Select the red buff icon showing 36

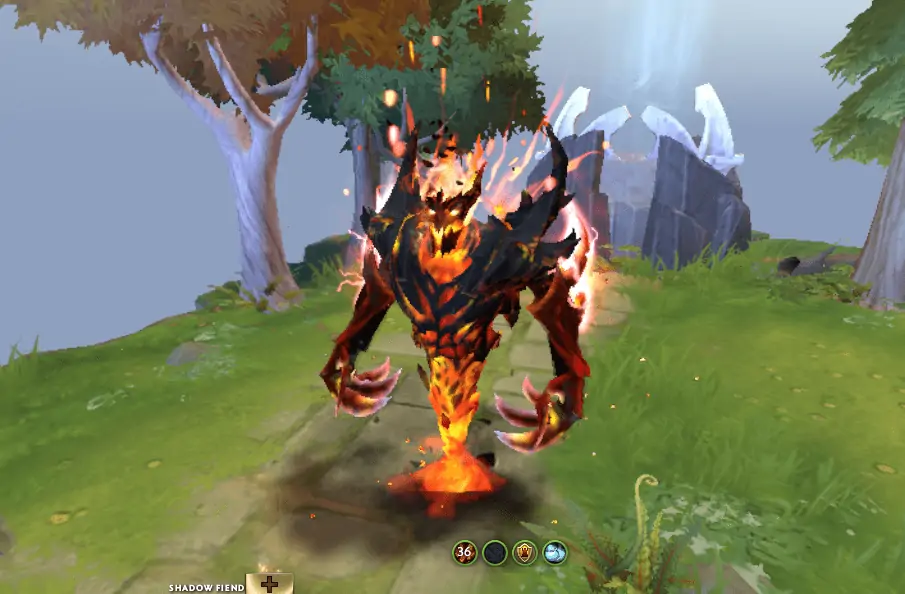pos(464,552)
